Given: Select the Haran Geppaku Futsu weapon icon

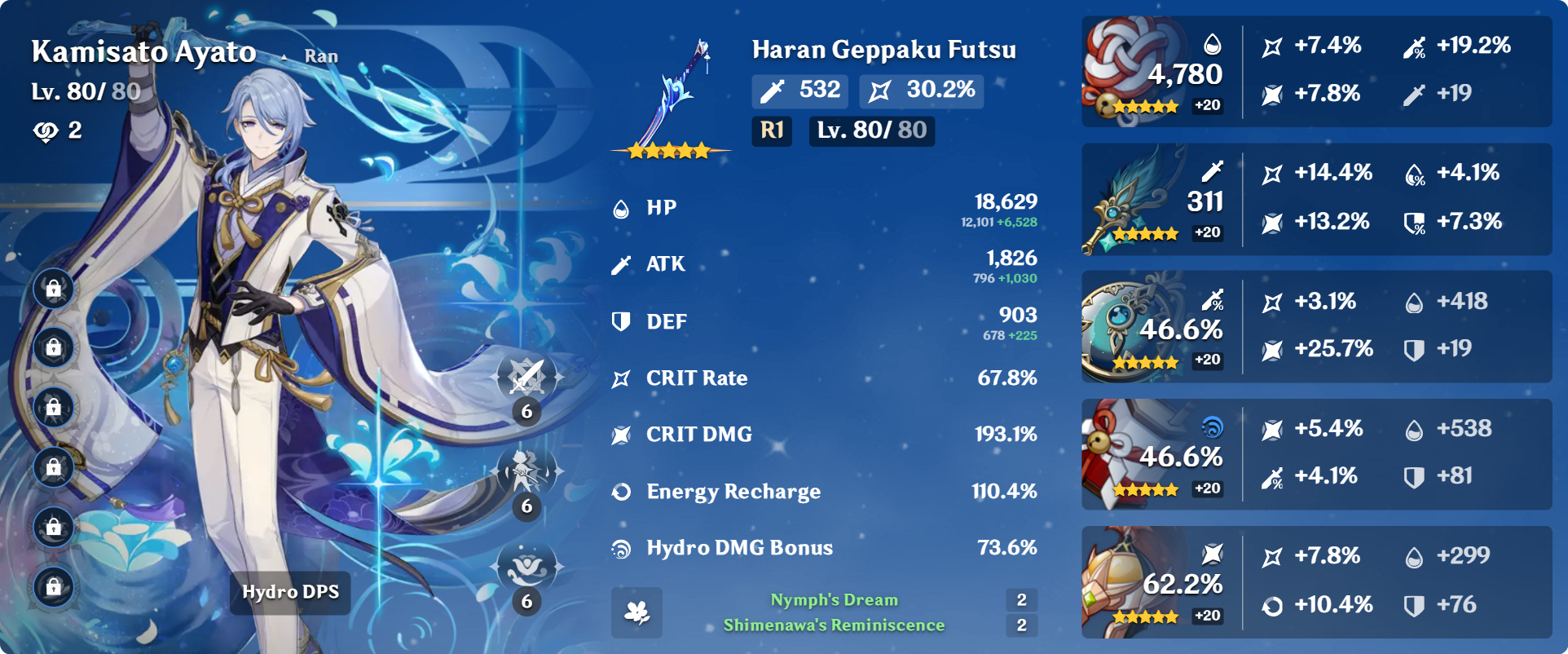Looking at the screenshot, I should click(x=671, y=96).
